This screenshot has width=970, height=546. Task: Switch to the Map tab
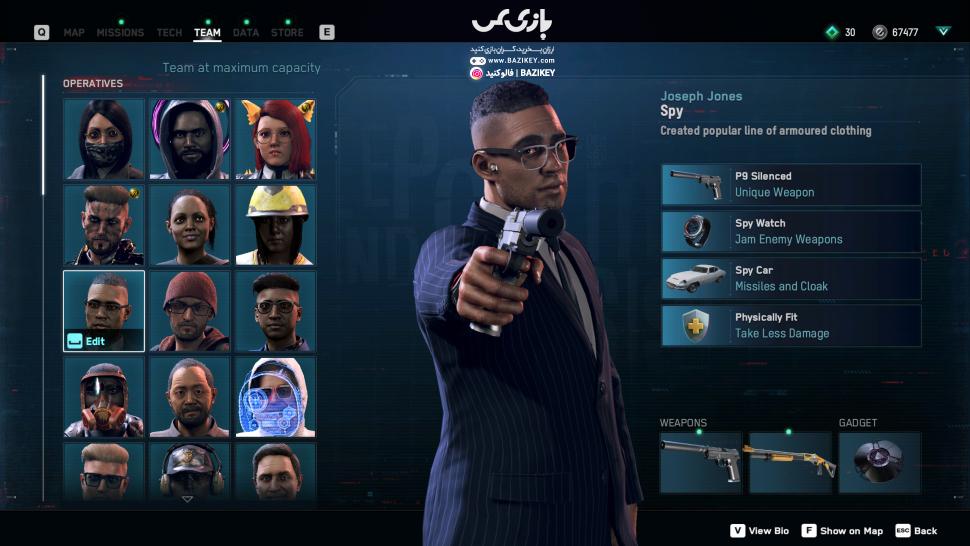pos(74,32)
